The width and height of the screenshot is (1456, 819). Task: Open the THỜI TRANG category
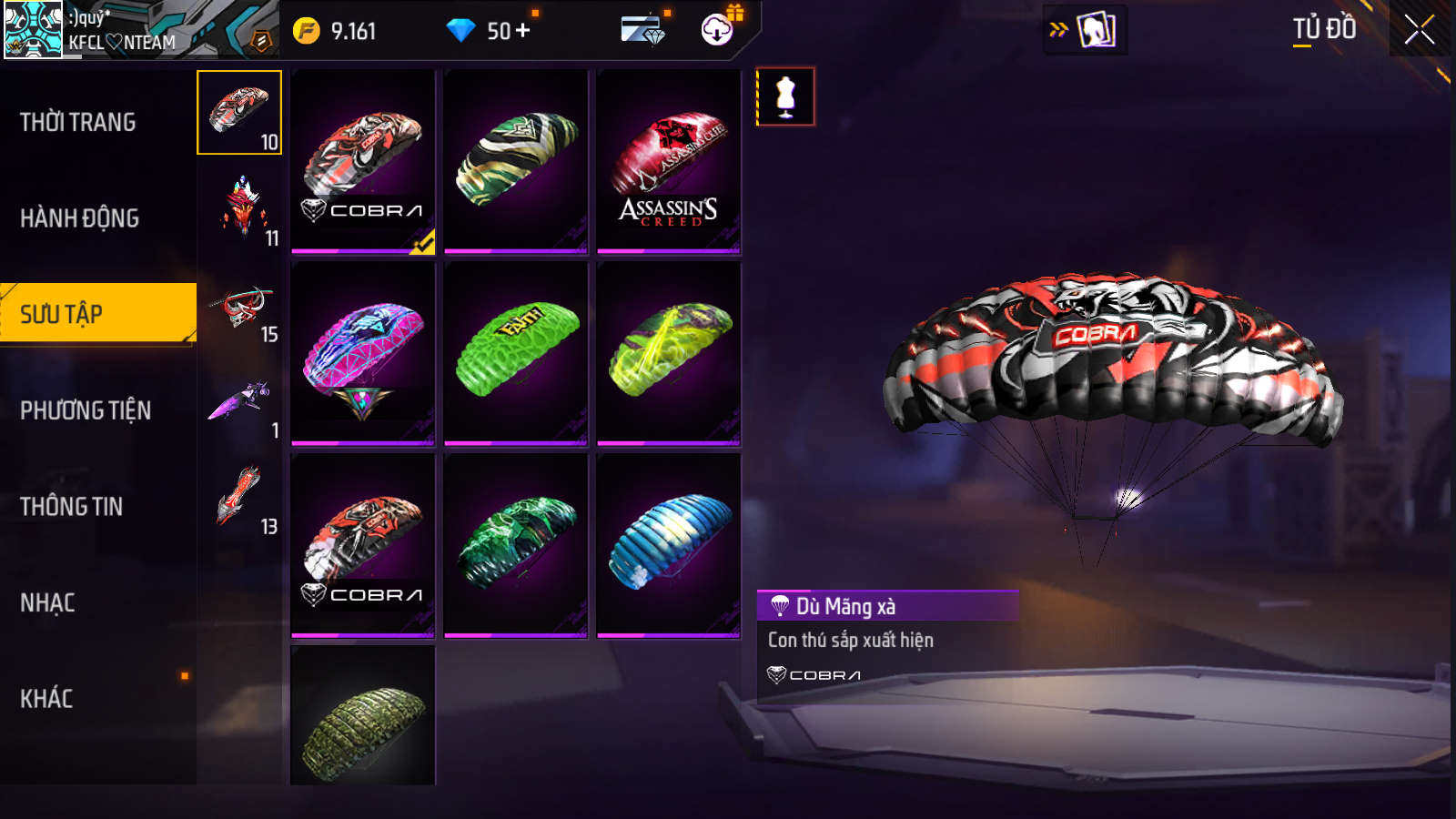(x=78, y=122)
